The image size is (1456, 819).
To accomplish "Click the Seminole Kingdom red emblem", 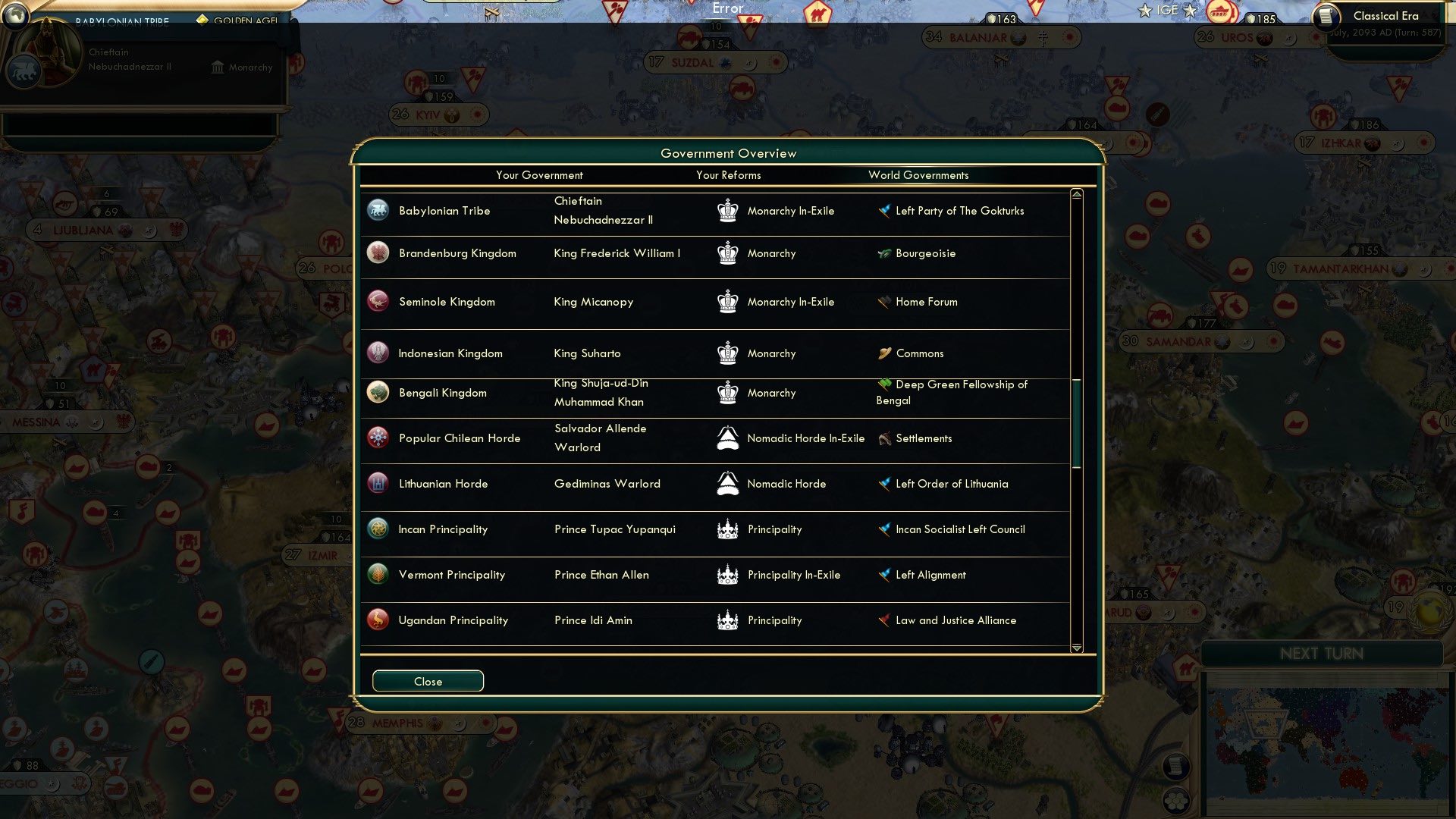I will pos(378,301).
